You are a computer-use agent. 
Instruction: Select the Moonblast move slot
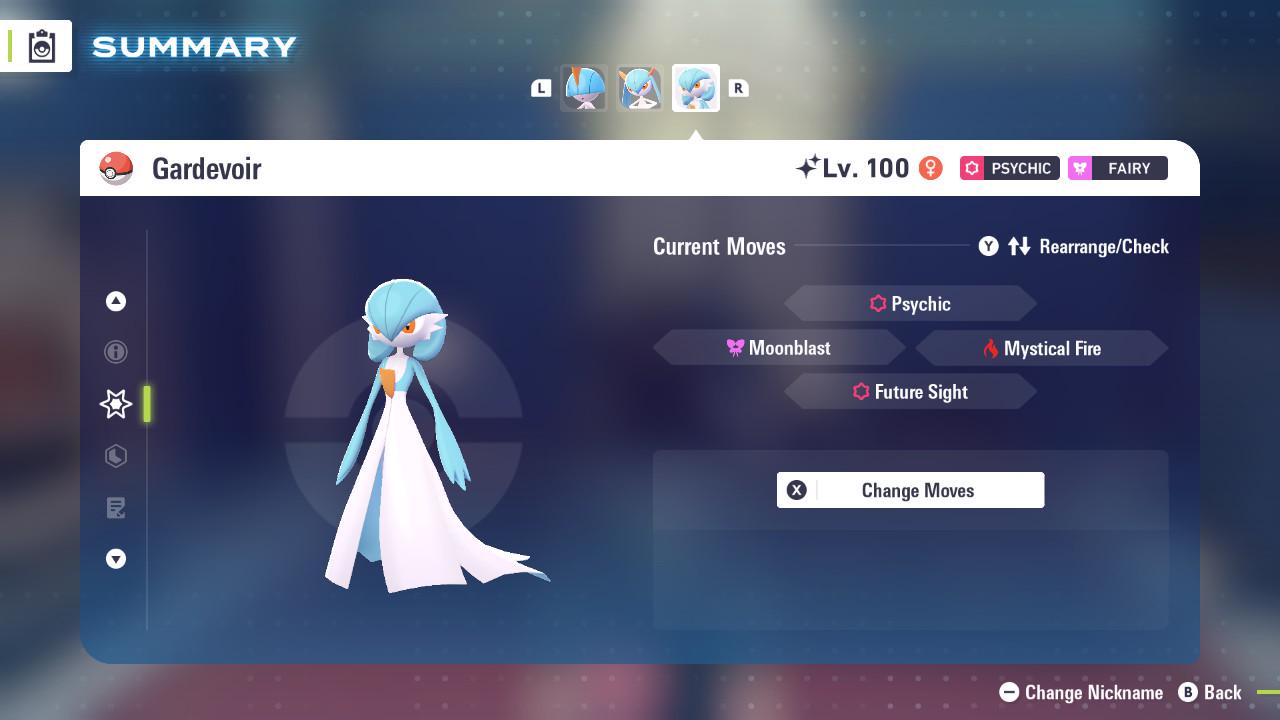[x=779, y=347]
